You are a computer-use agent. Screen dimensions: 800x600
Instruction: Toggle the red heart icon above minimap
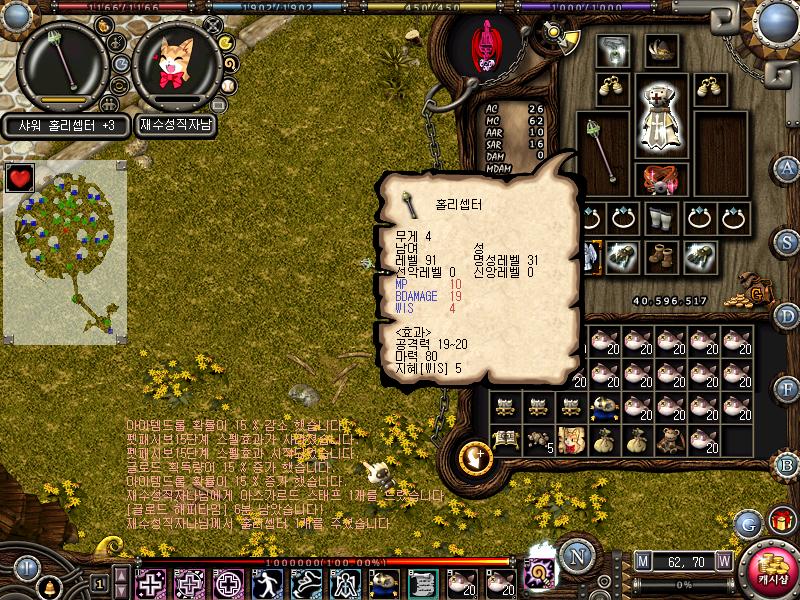tap(20, 178)
